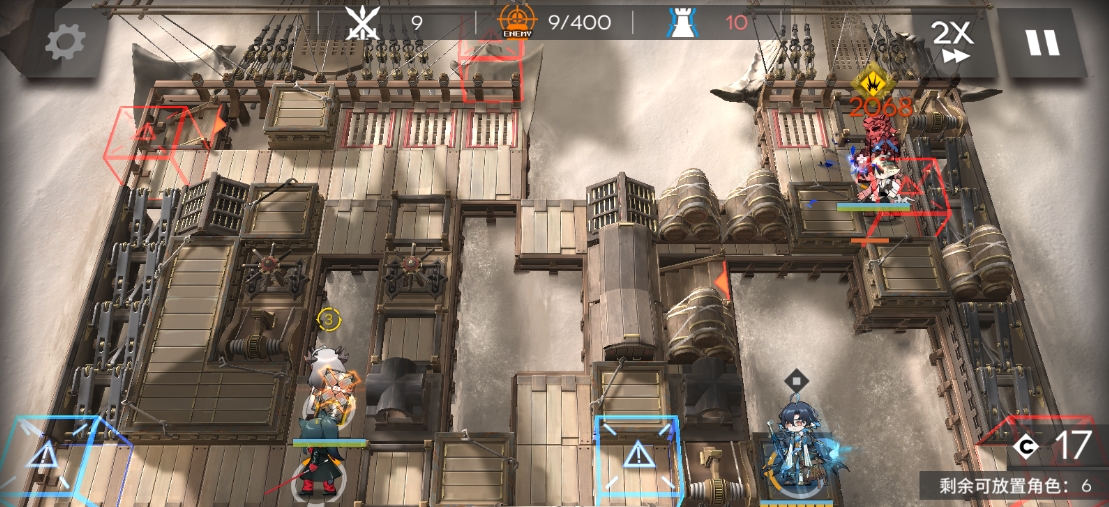Select the white-haired deployed operator
This screenshot has height=507, width=1109.
click(x=327, y=395)
